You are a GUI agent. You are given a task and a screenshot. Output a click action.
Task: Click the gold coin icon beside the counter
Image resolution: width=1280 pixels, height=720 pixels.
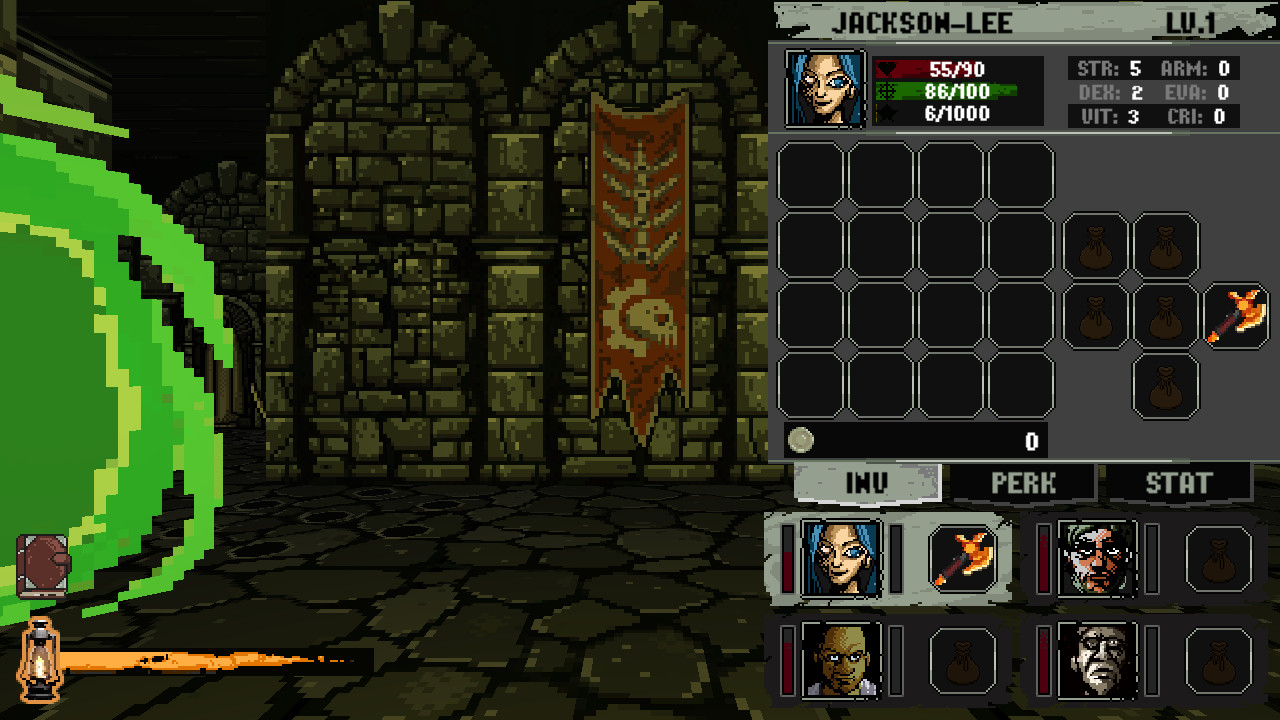[799, 438]
